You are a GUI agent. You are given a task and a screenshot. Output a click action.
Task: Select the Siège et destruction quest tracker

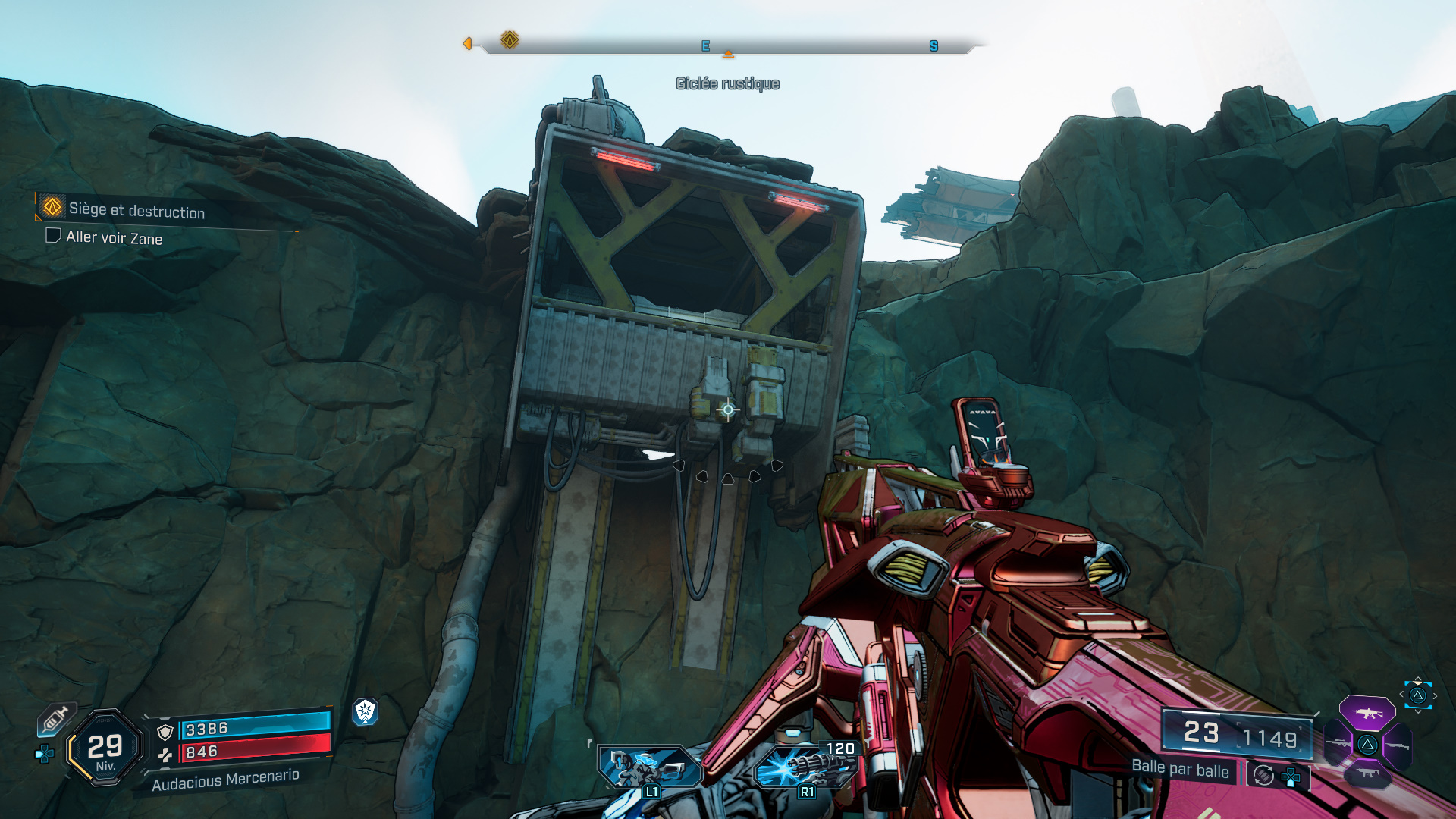(136, 210)
